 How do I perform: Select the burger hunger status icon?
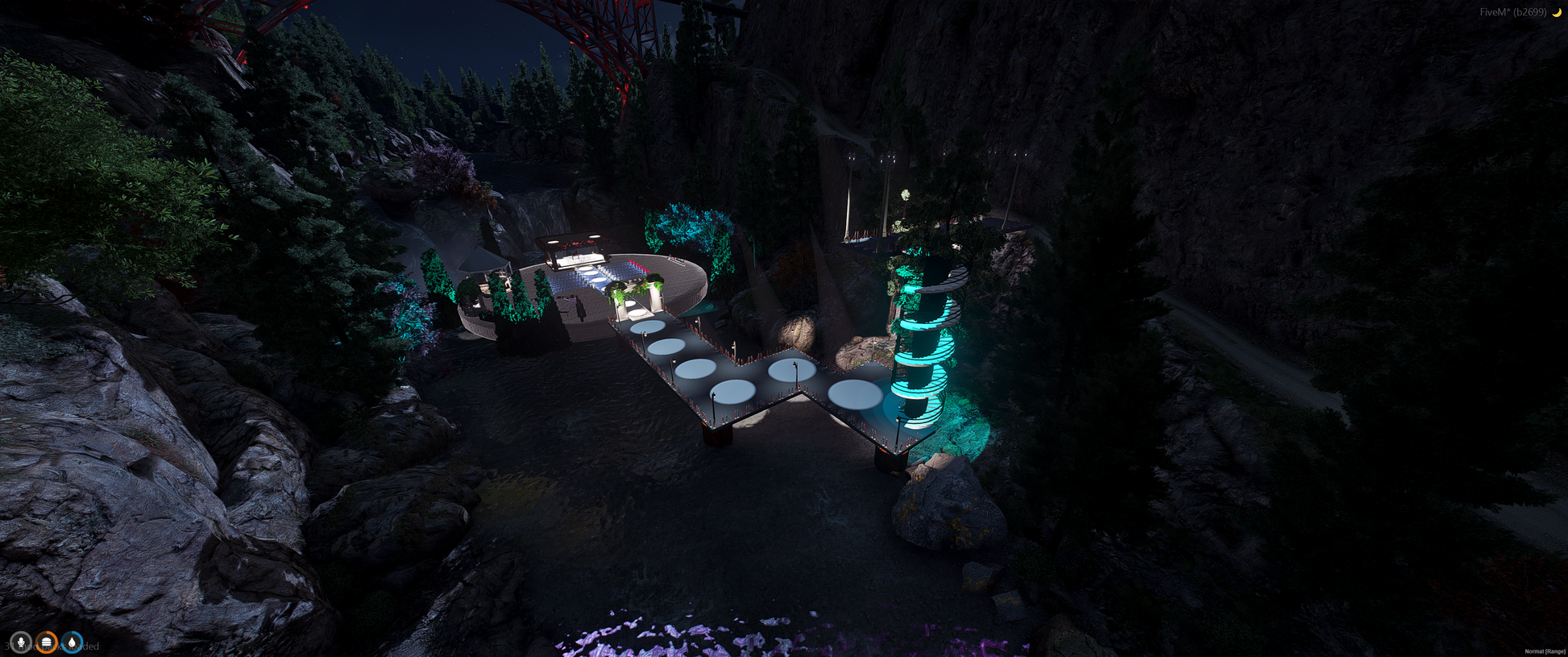coord(47,642)
